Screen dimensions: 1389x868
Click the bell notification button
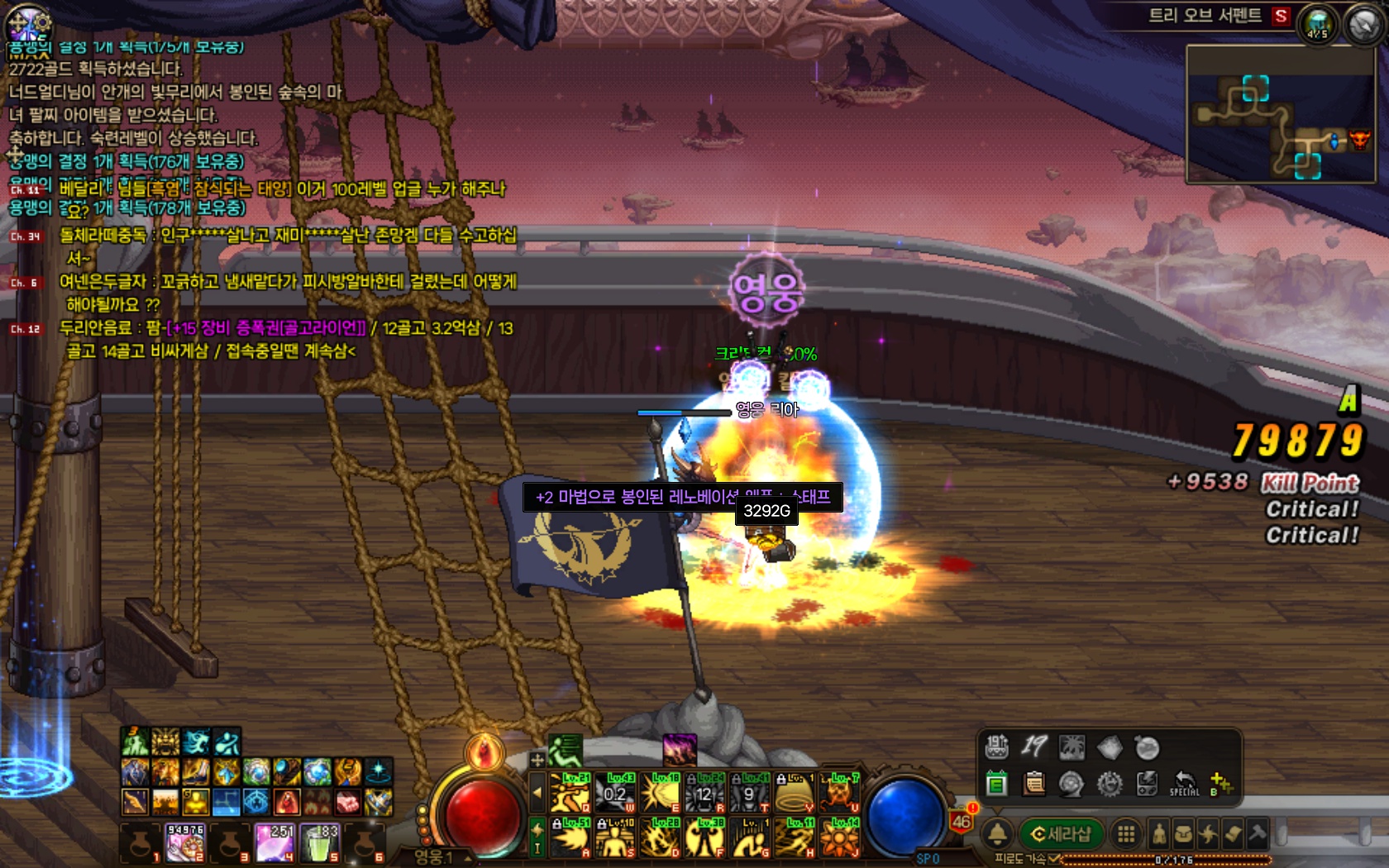click(x=997, y=834)
